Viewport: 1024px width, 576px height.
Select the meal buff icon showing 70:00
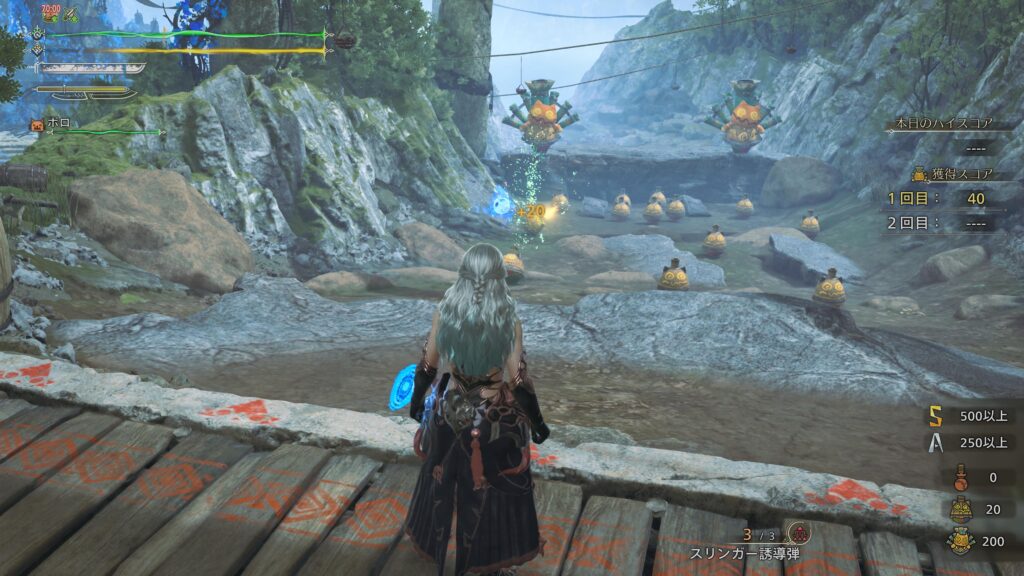[50, 14]
